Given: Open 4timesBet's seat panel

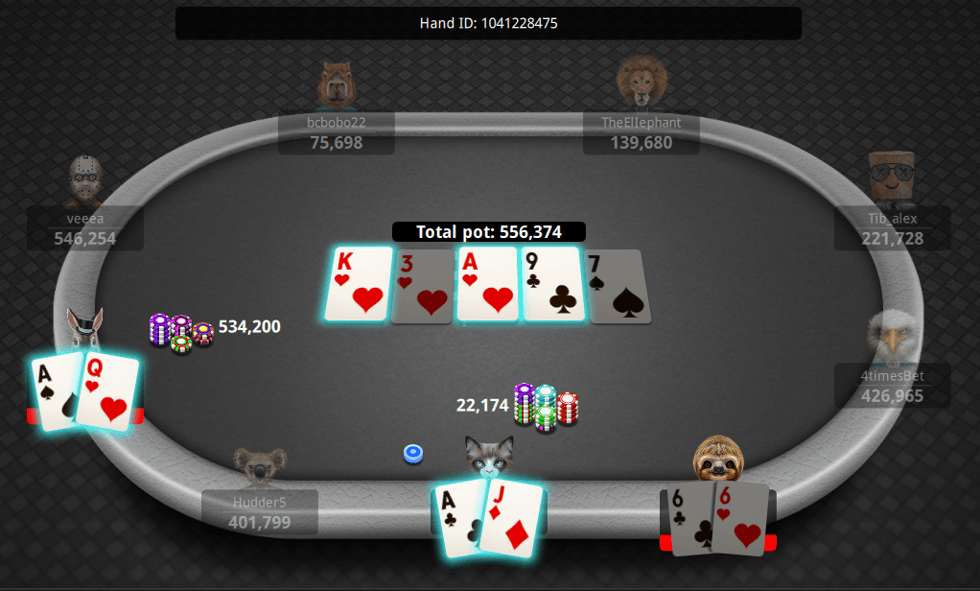Looking at the screenshot, I should (x=892, y=386).
